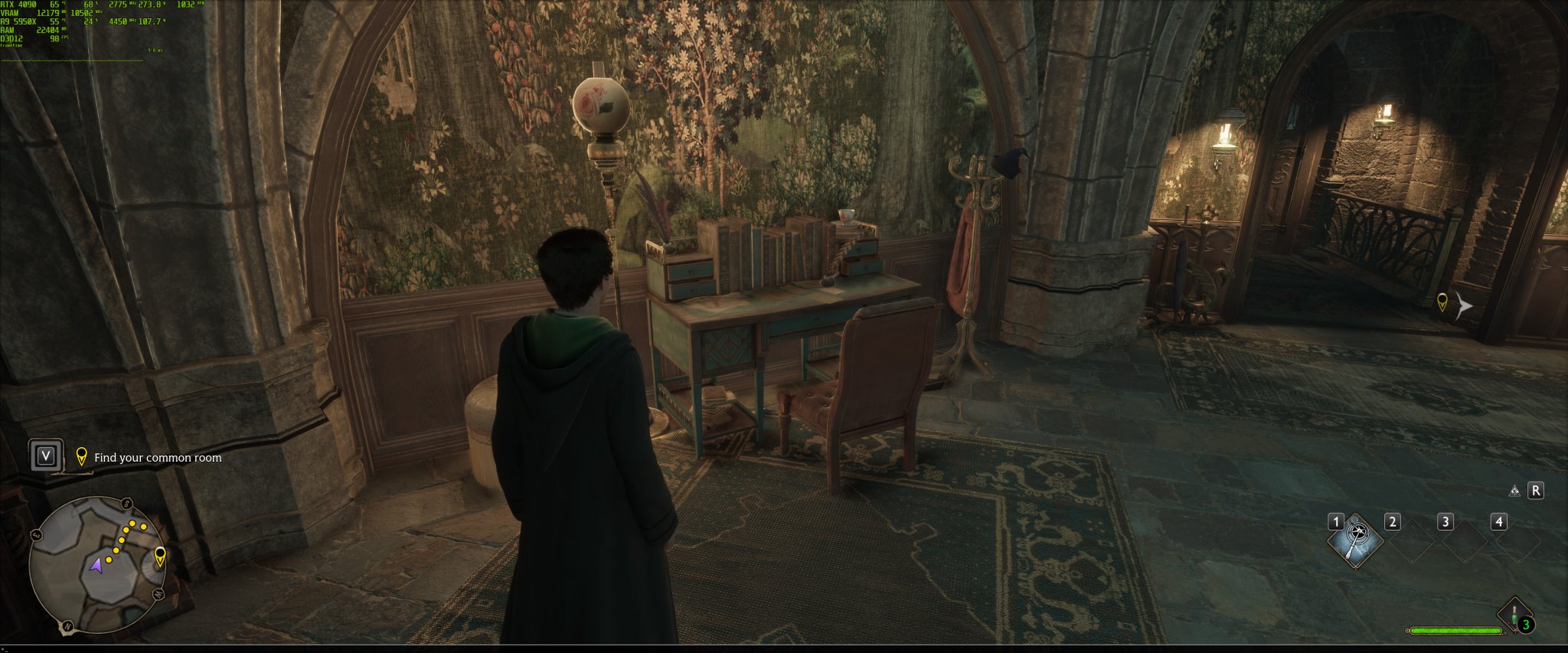Expand empty spell slot 3
This screenshot has height=653, width=1568.
(x=1465, y=540)
